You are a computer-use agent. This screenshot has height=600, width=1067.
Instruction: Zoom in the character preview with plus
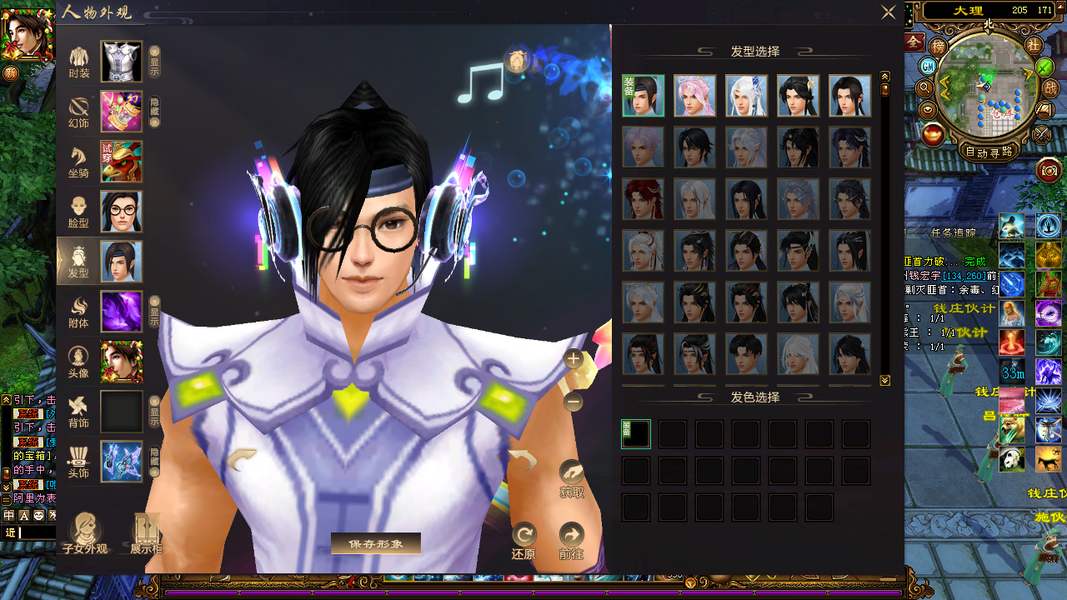[x=573, y=358]
